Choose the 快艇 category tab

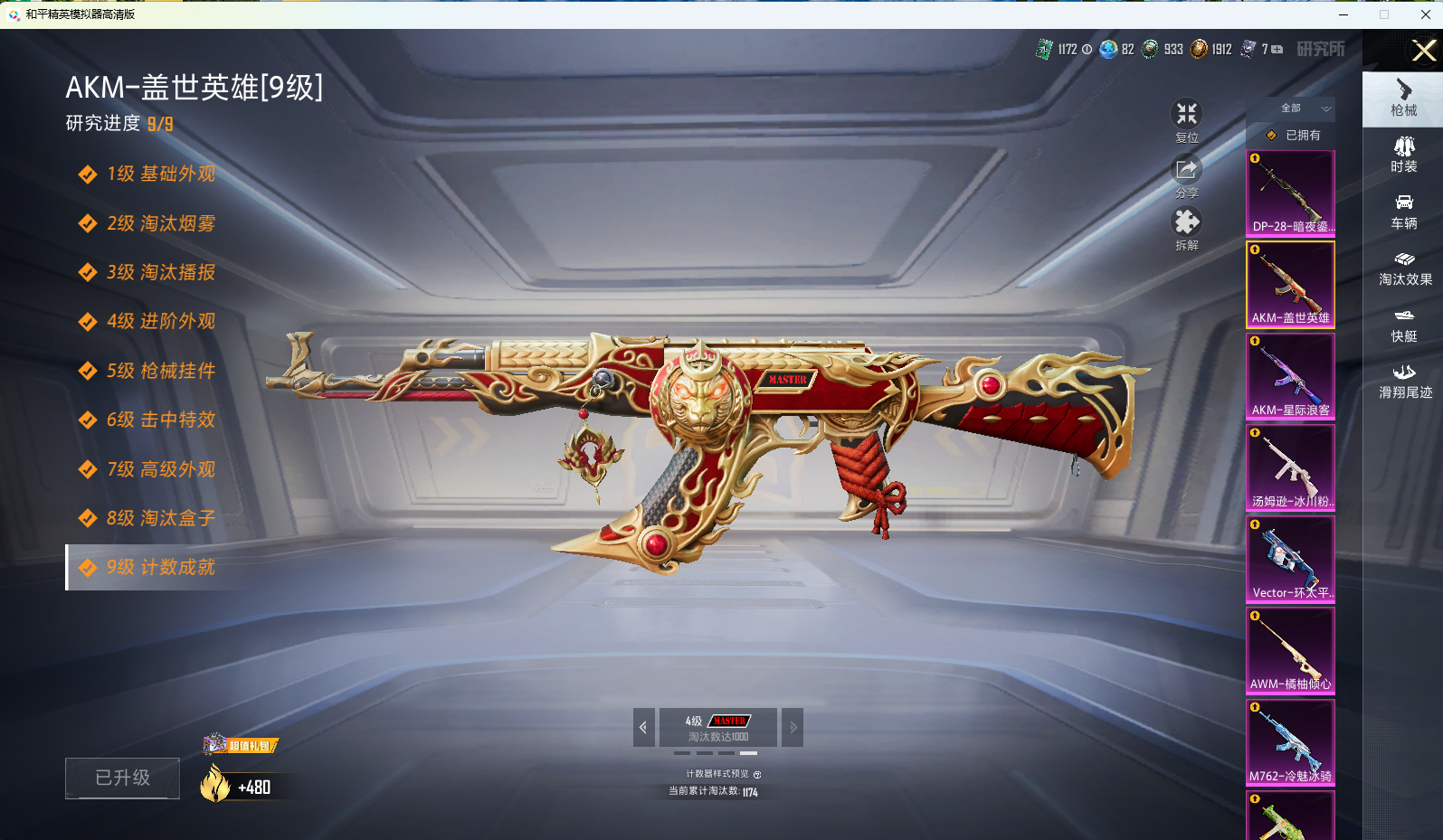point(1403,325)
